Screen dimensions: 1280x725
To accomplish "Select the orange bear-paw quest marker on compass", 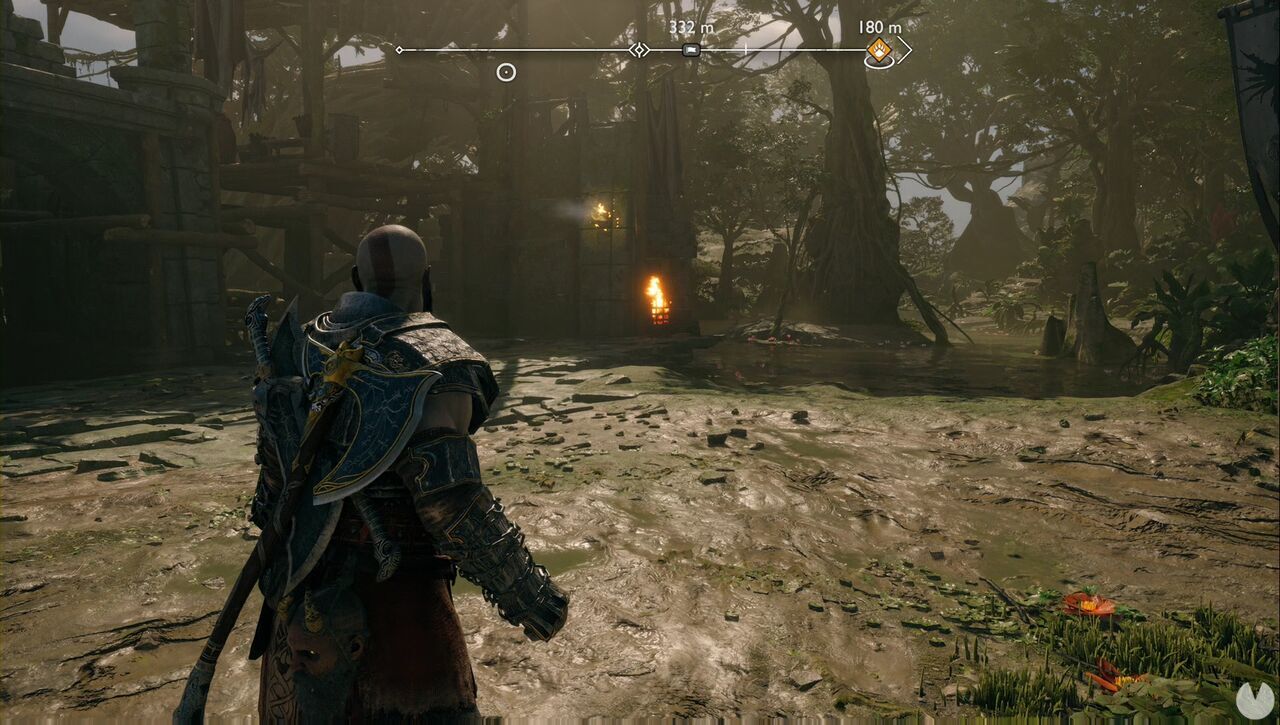I will [879, 50].
